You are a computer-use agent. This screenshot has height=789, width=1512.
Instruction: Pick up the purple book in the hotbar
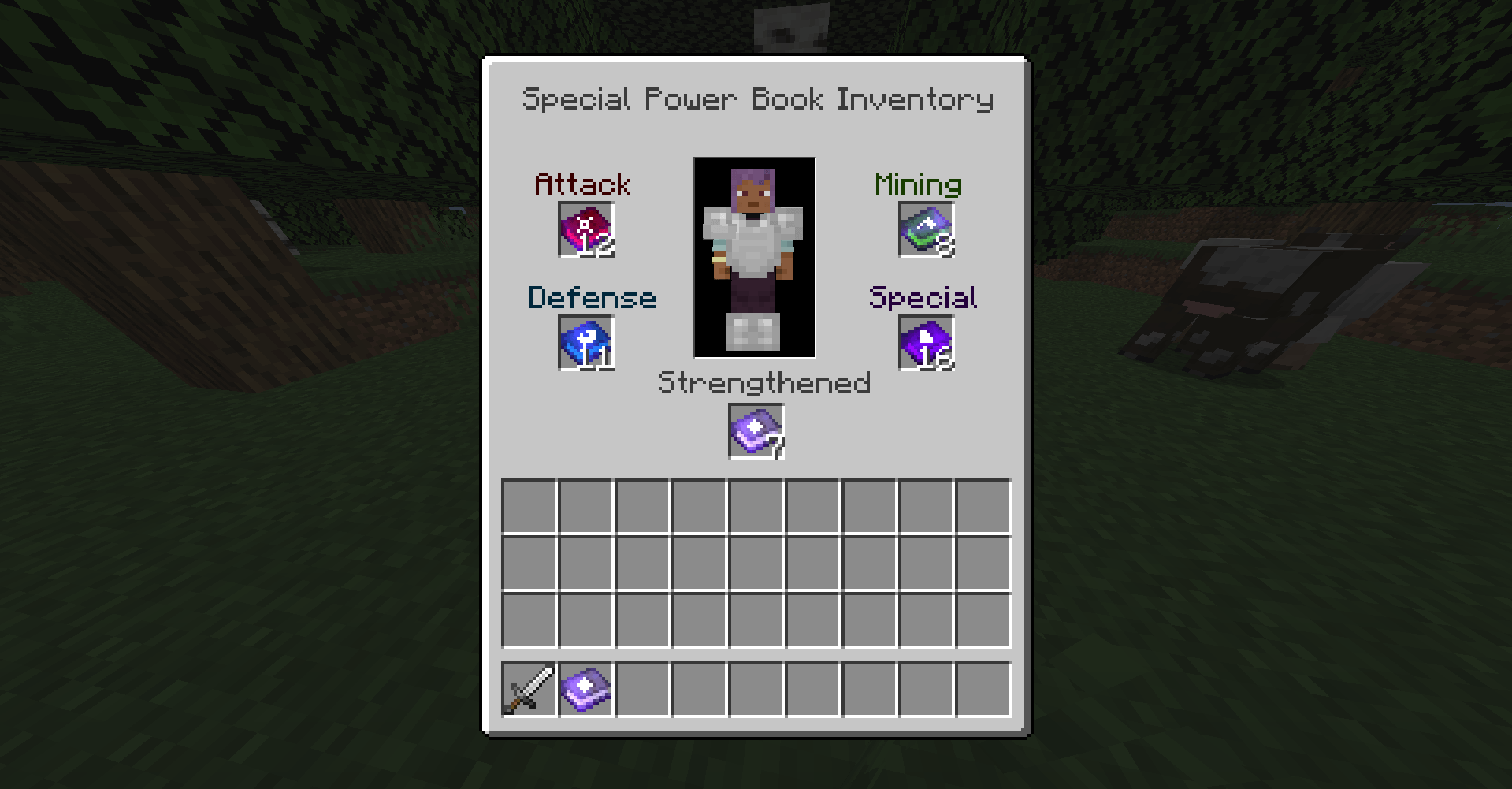(x=586, y=690)
